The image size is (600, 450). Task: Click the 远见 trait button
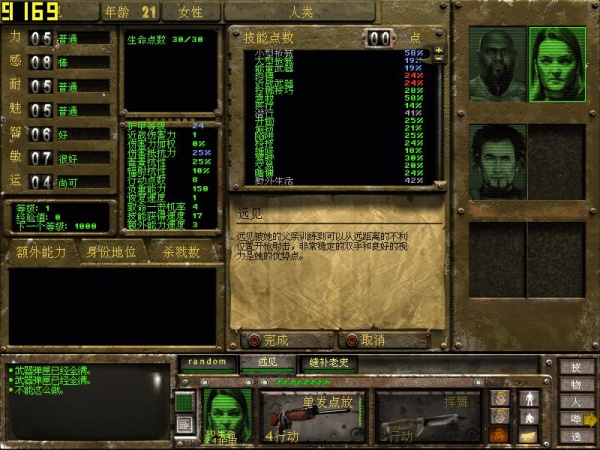[273, 361]
